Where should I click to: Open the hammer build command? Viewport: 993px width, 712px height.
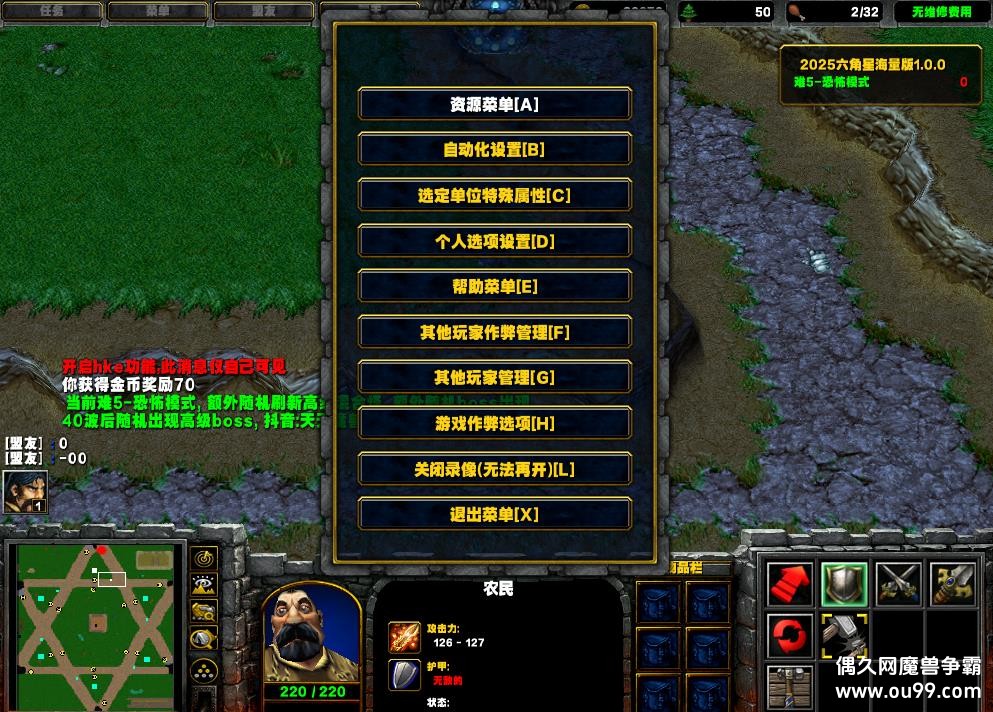point(843,637)
